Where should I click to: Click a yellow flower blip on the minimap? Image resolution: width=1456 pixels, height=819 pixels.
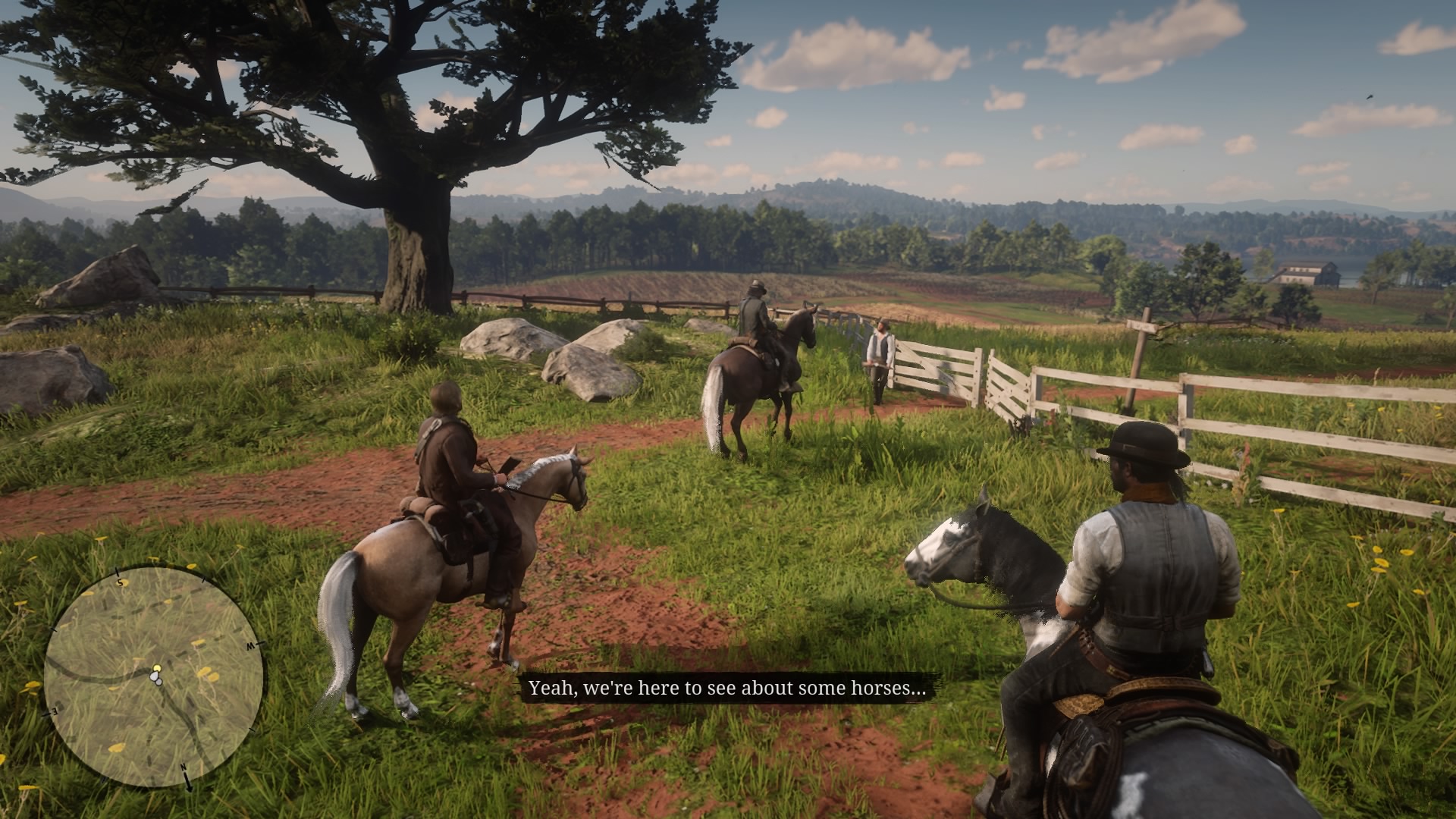[206, 671]
